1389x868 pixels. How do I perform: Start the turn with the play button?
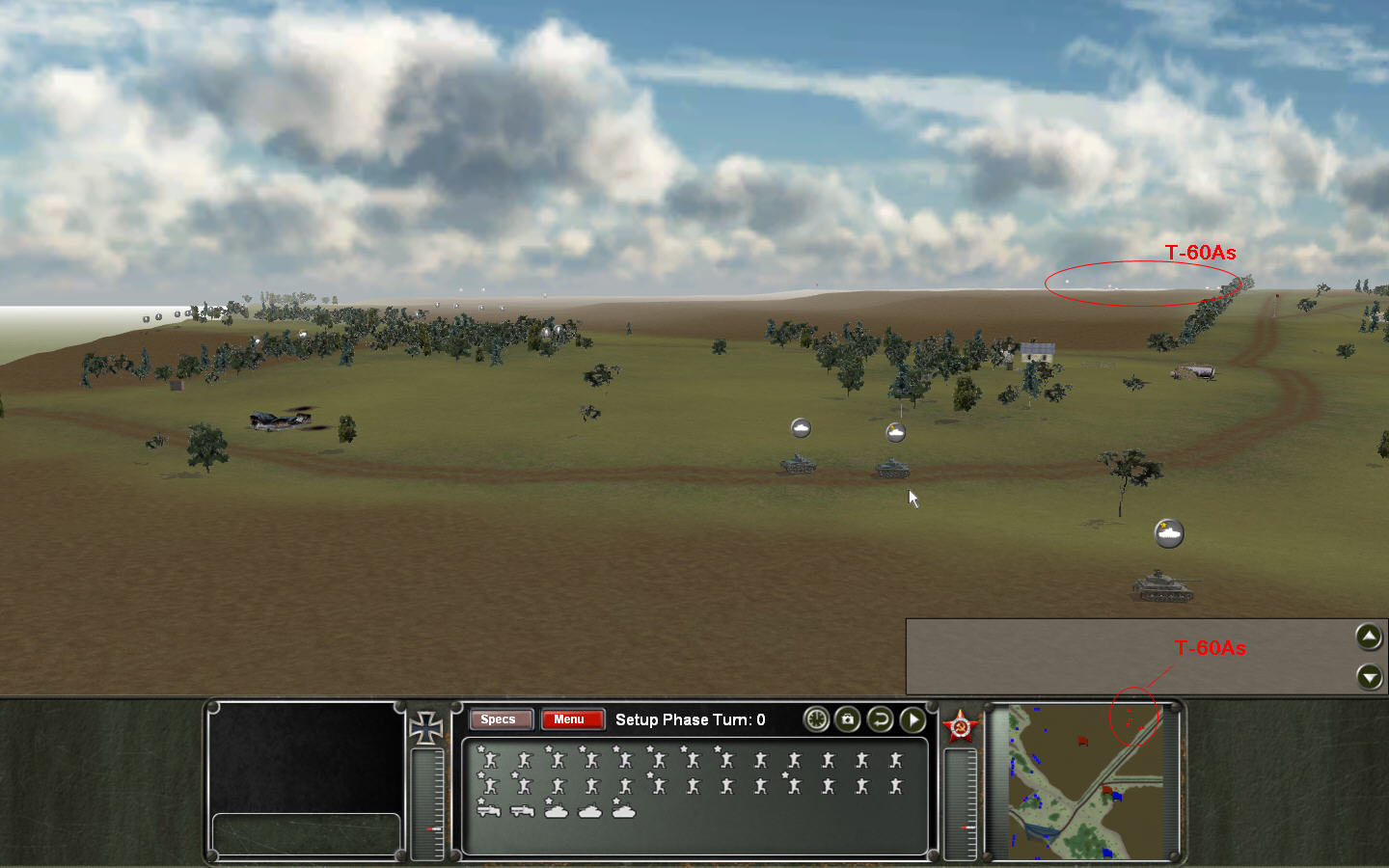click(912, 719)
